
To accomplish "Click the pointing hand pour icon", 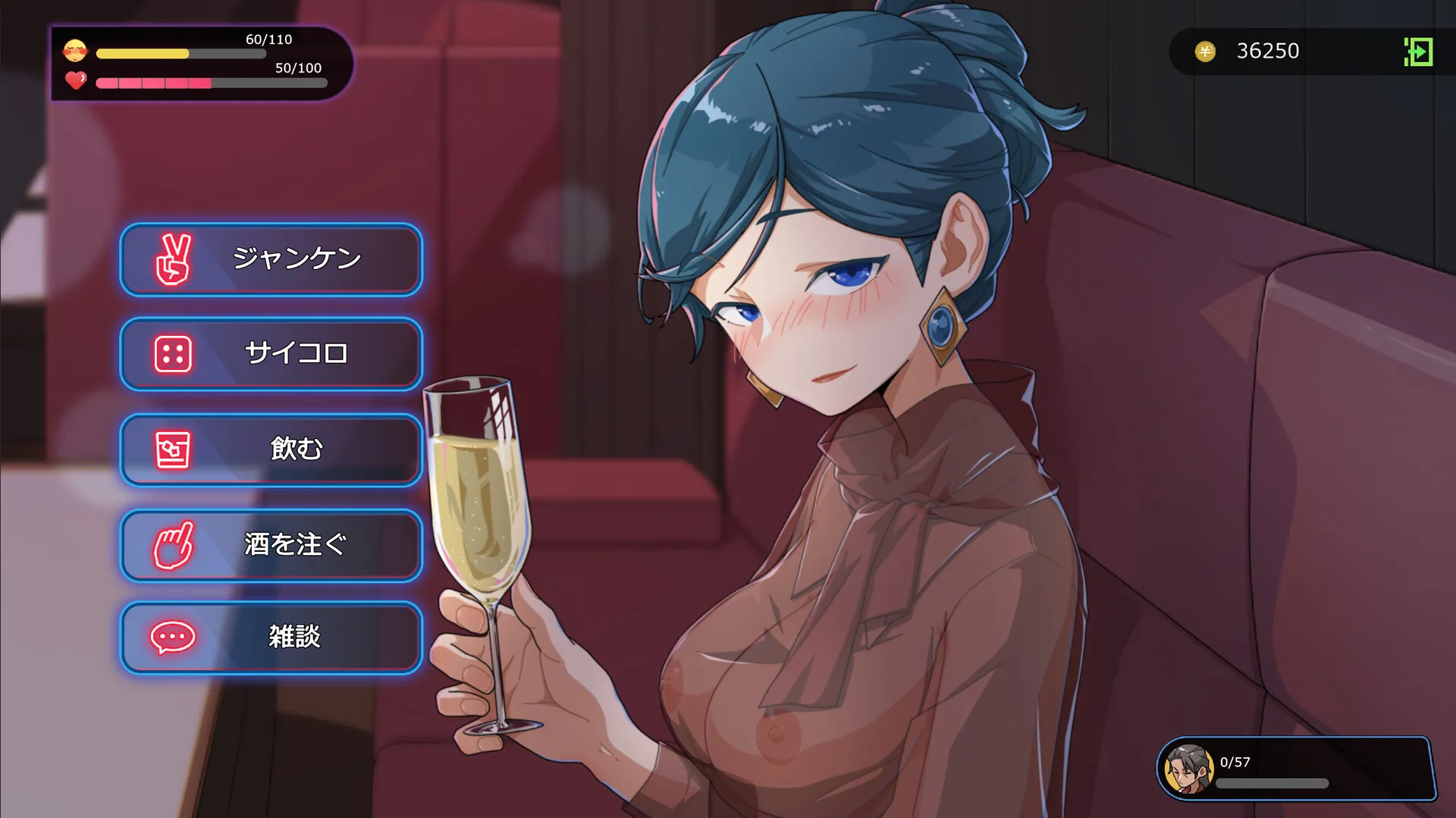I will [174, 545].
